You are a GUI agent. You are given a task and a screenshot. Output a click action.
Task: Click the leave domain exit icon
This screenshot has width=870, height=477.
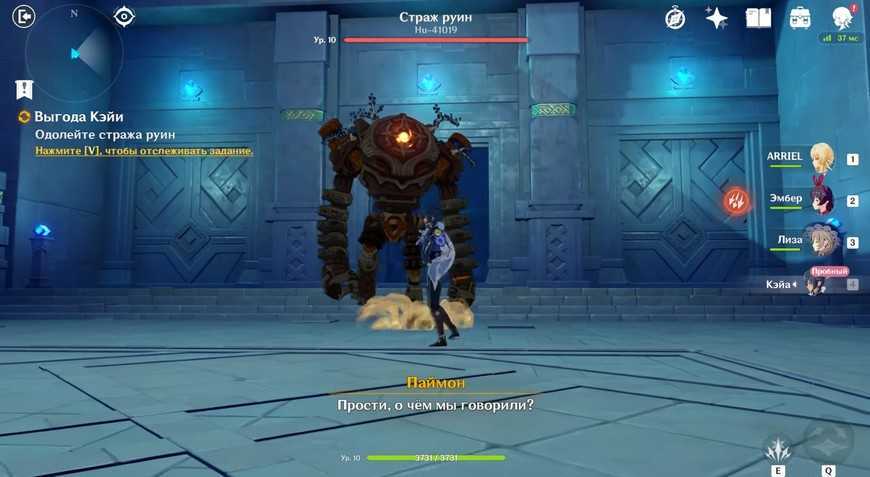click(x=24, y=16)
